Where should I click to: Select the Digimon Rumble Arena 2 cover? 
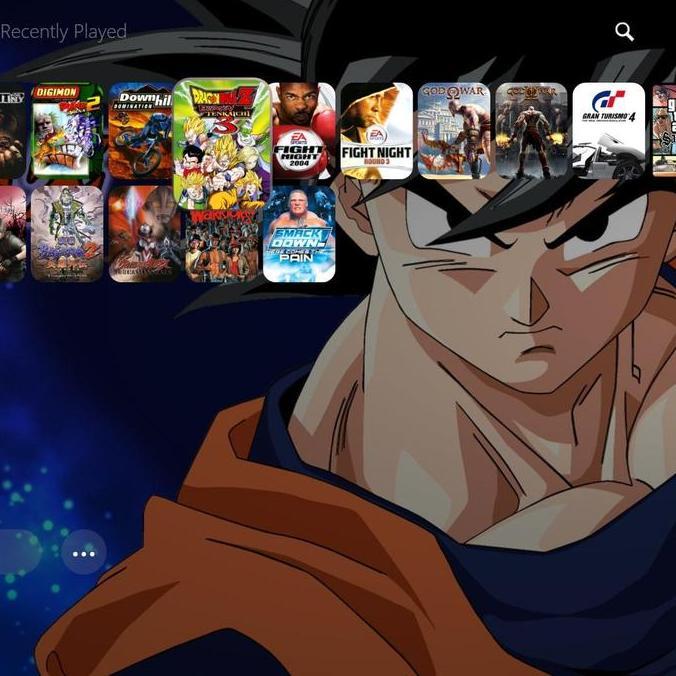tap(66, 131)
